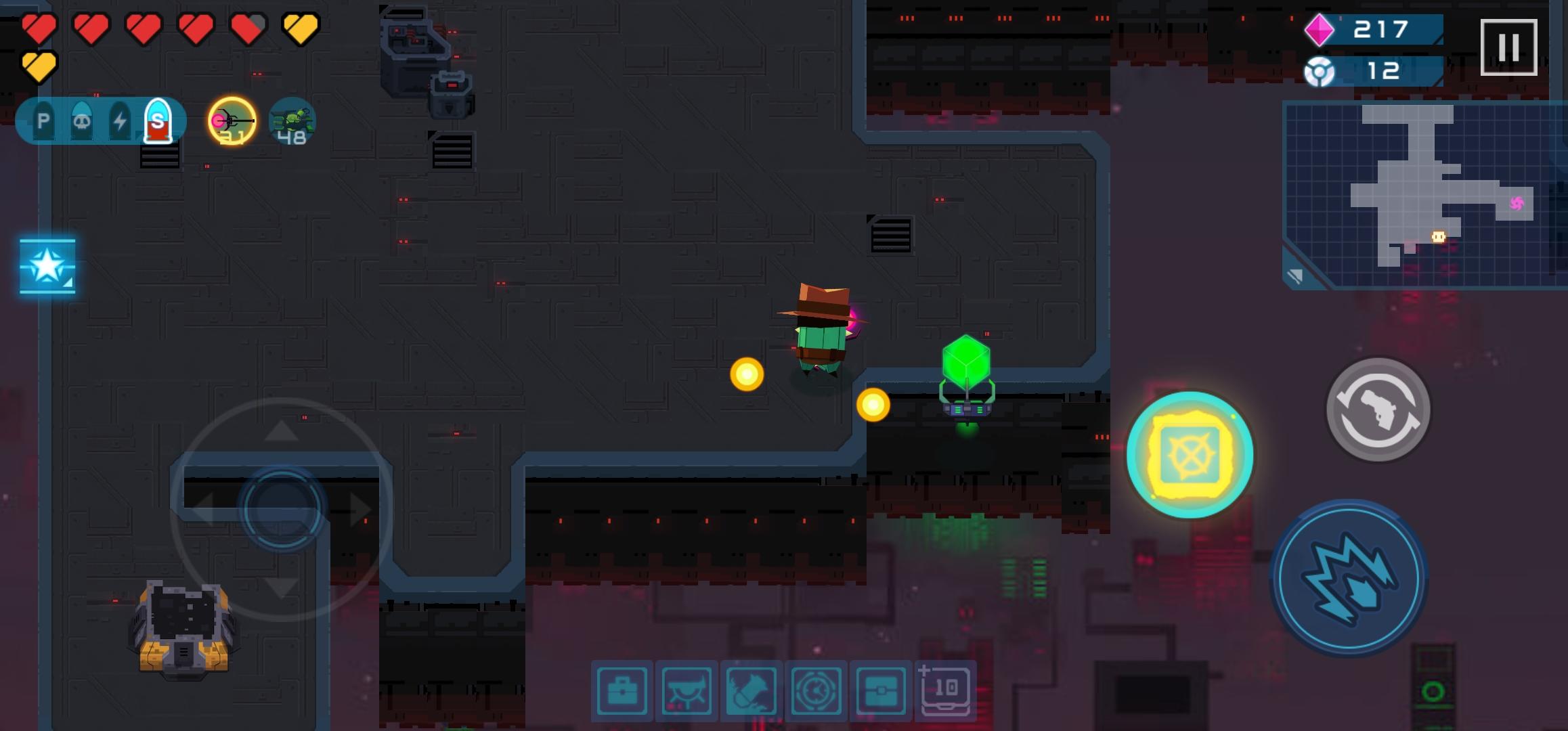The height and width of the screenshot is (731, 1568).
Task: Tap the weapon swap pistol icon
Action: 1378,412
